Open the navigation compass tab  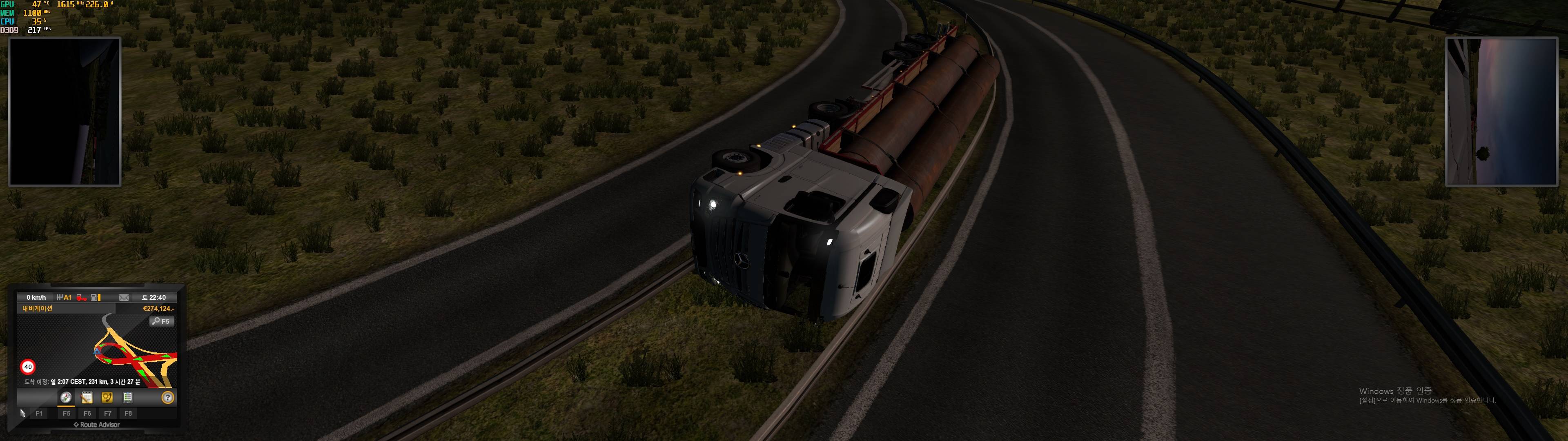click(66, 398)
